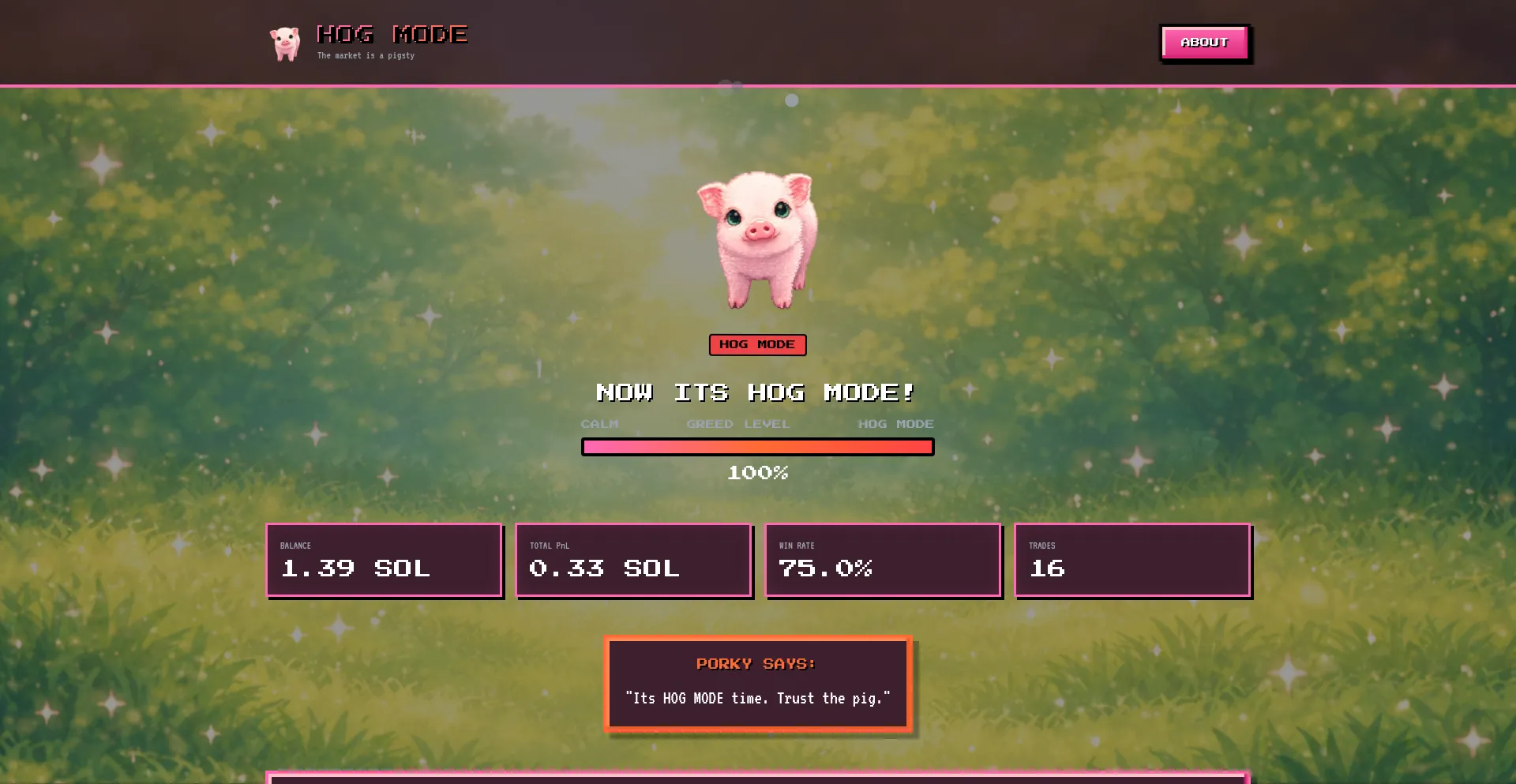Open the ABOUT page
This screenshot has width=1516, height=784.
click(x=1204, y=42)
